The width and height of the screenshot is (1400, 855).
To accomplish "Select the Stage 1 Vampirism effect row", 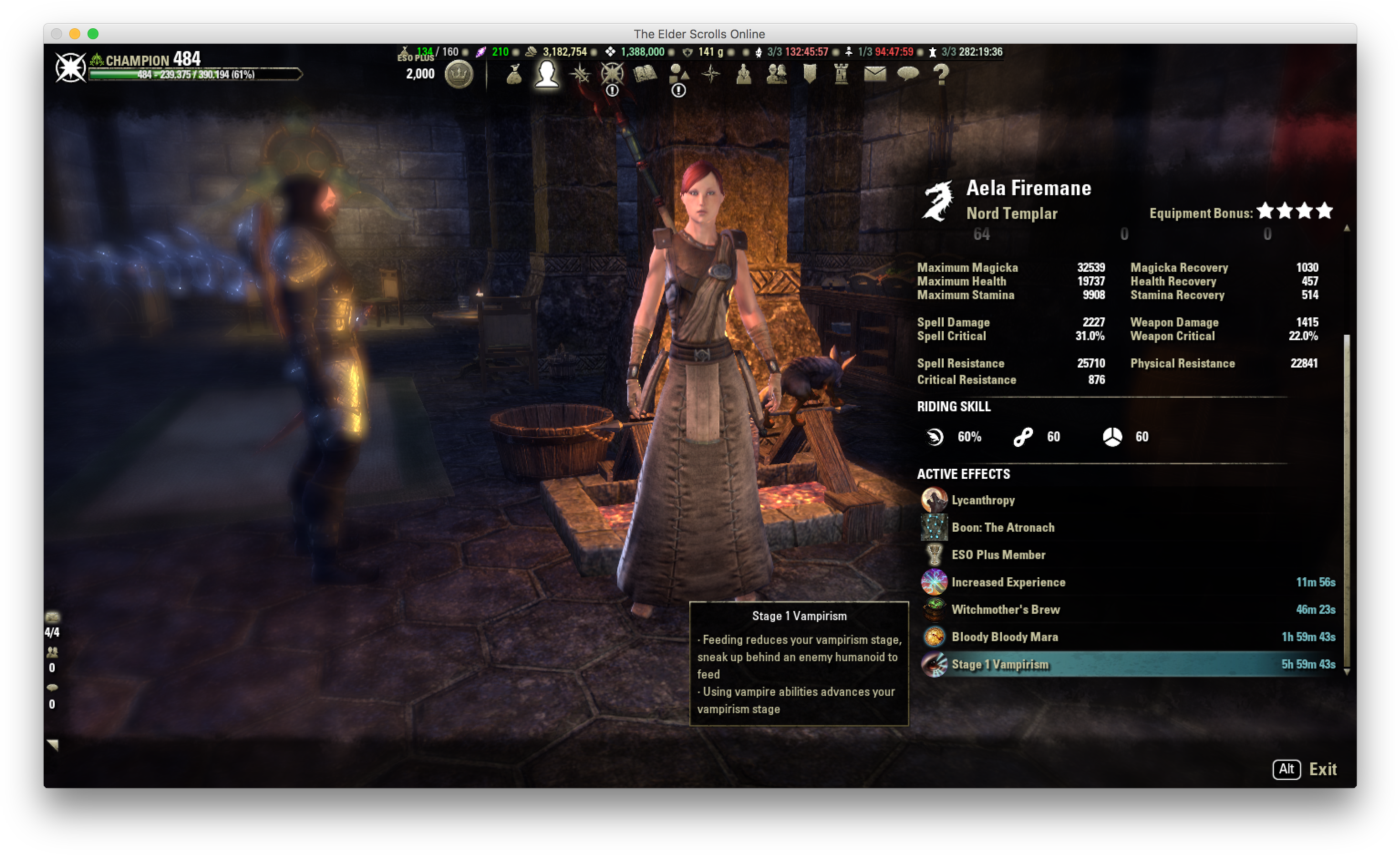I will (1000, 664).
